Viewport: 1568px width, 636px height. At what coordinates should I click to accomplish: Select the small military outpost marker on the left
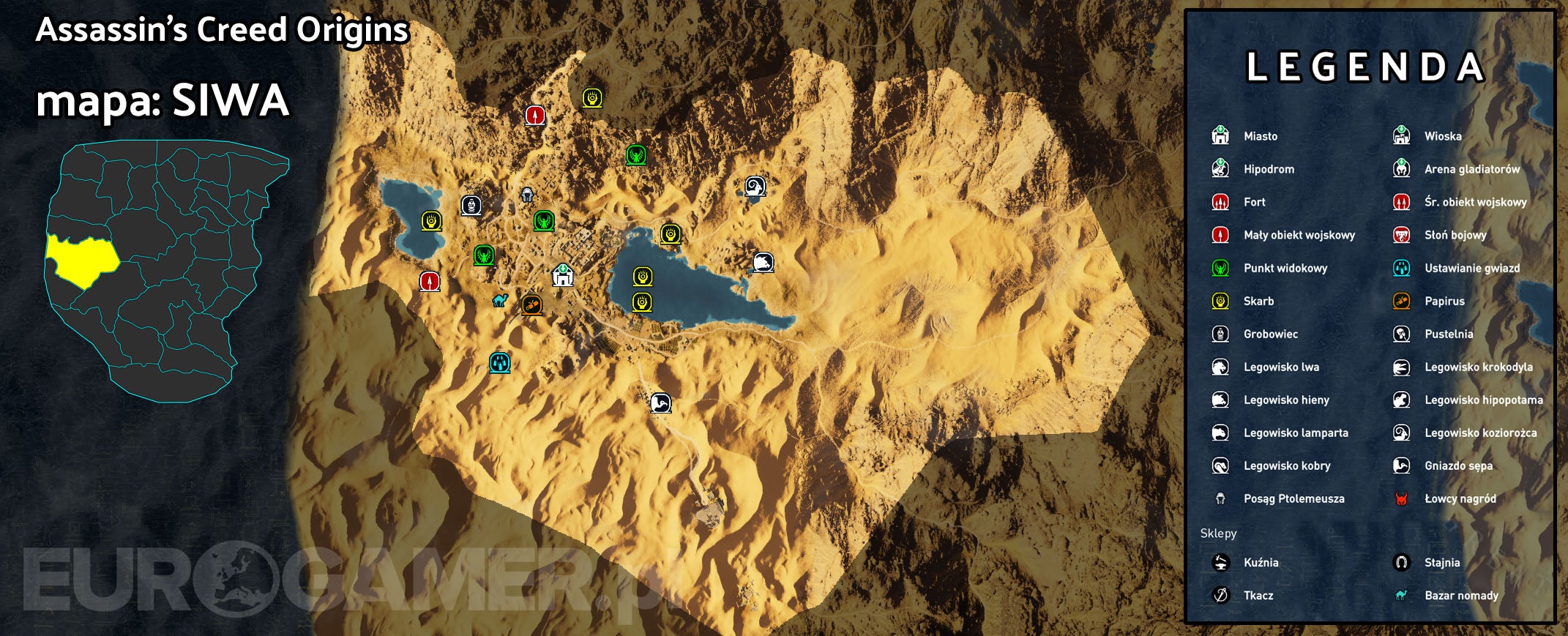pos(428,282)
